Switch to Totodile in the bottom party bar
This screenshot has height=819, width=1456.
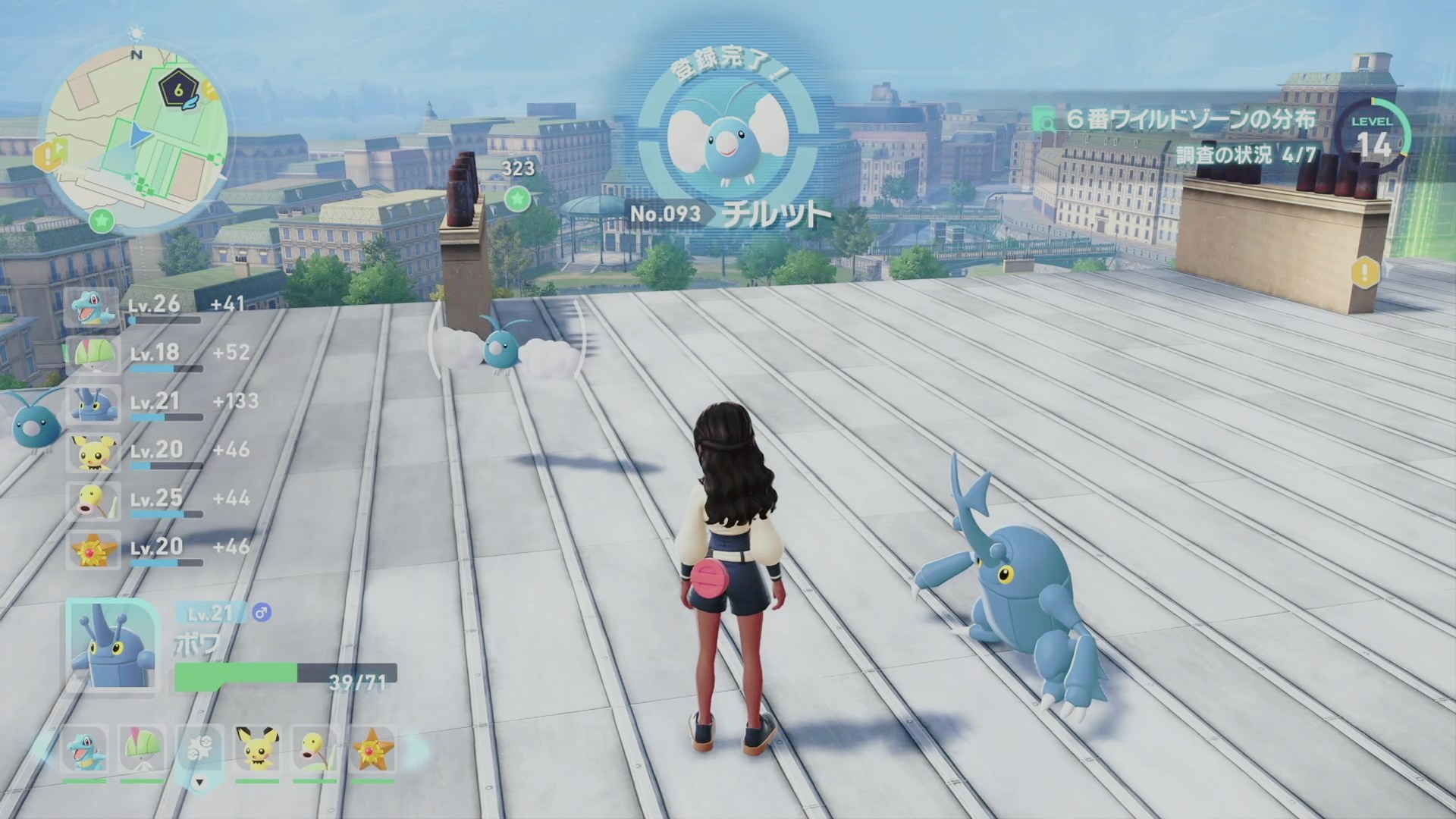[x=84, y=750]
